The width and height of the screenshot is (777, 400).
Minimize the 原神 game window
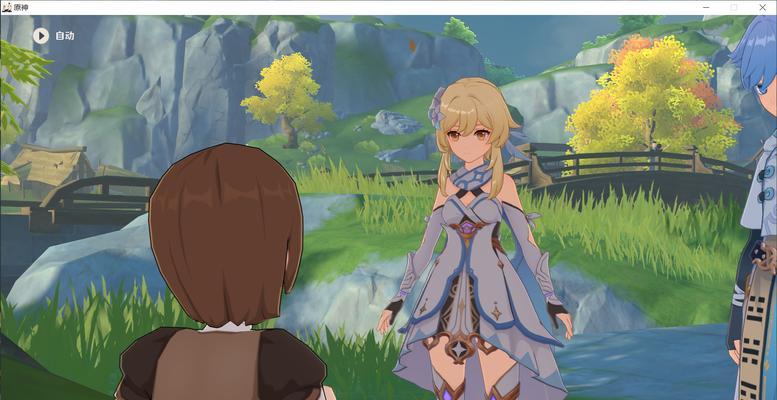[706, 7]
